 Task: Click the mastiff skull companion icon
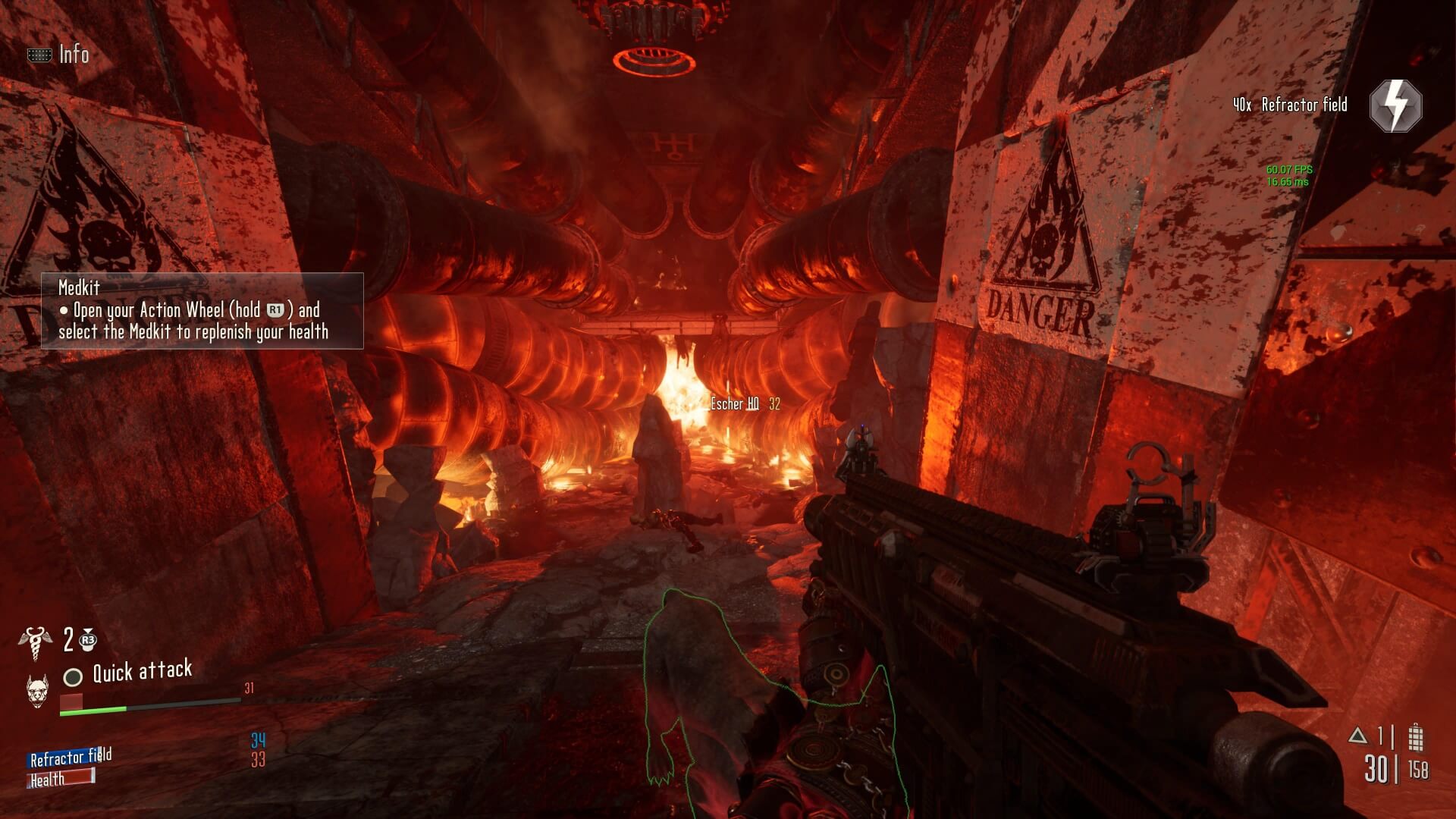(37, 690)
